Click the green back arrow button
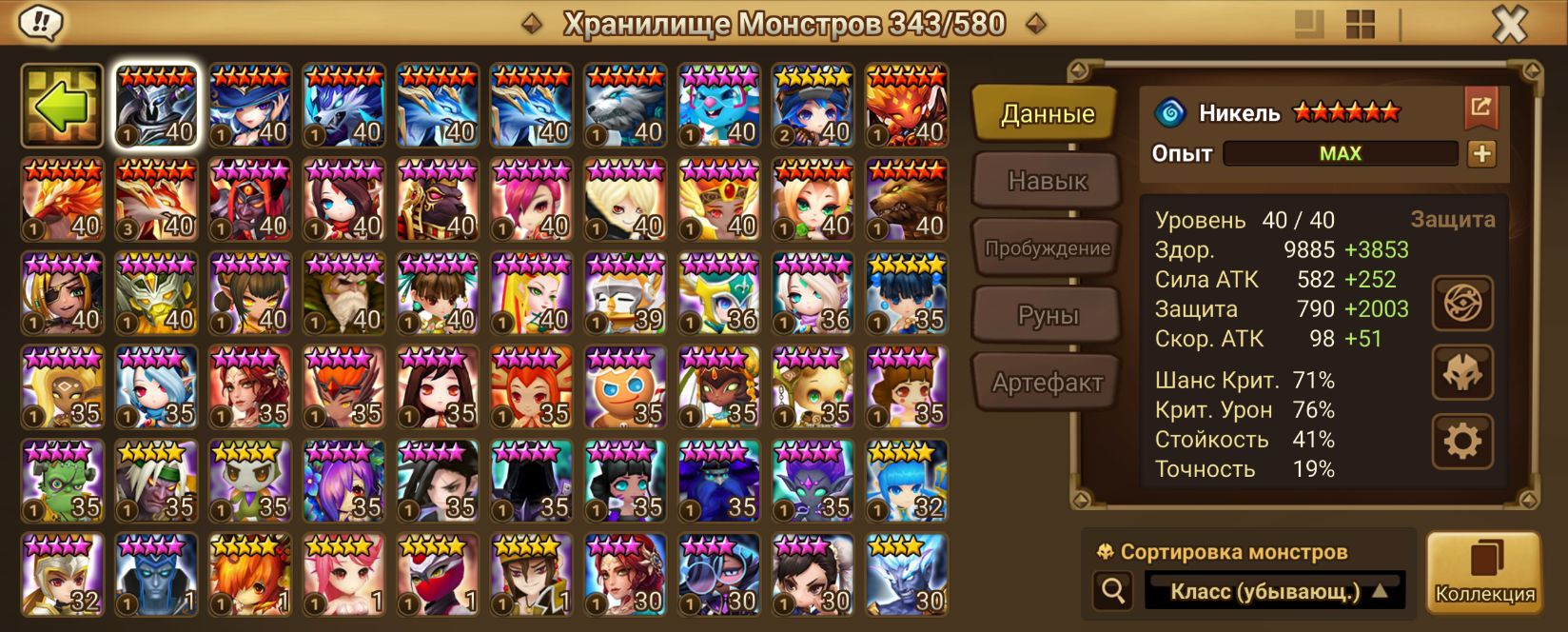 tap(62, 106)
